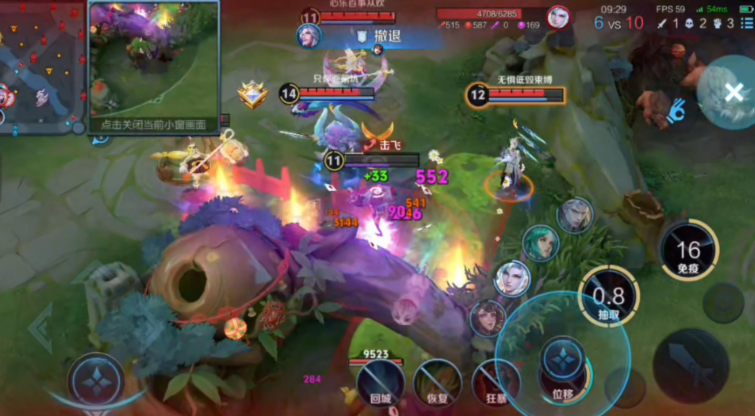755x416 pixels.
Task: Close the small picture-in-picture battle window
Action: pos(153,126)
